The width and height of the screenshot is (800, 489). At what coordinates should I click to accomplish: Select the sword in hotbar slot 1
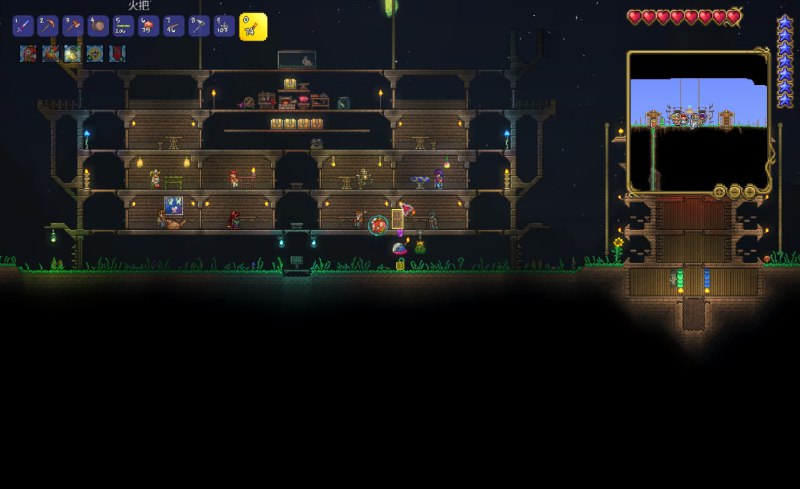point(23,27)
